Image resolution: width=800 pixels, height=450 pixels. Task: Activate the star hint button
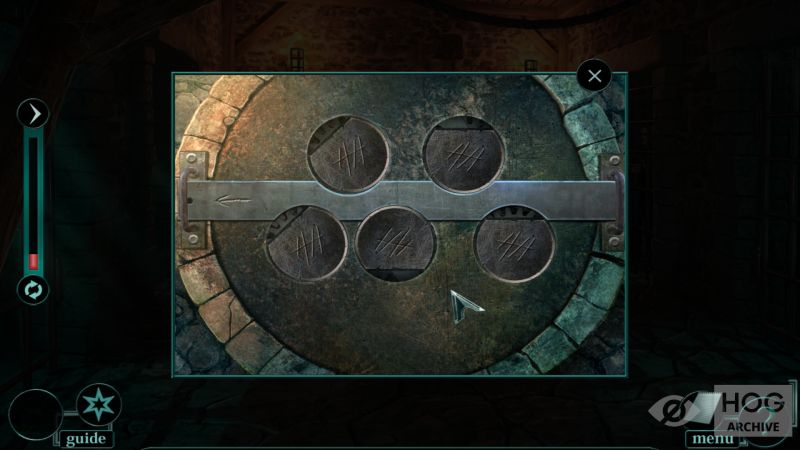point(97,405)
